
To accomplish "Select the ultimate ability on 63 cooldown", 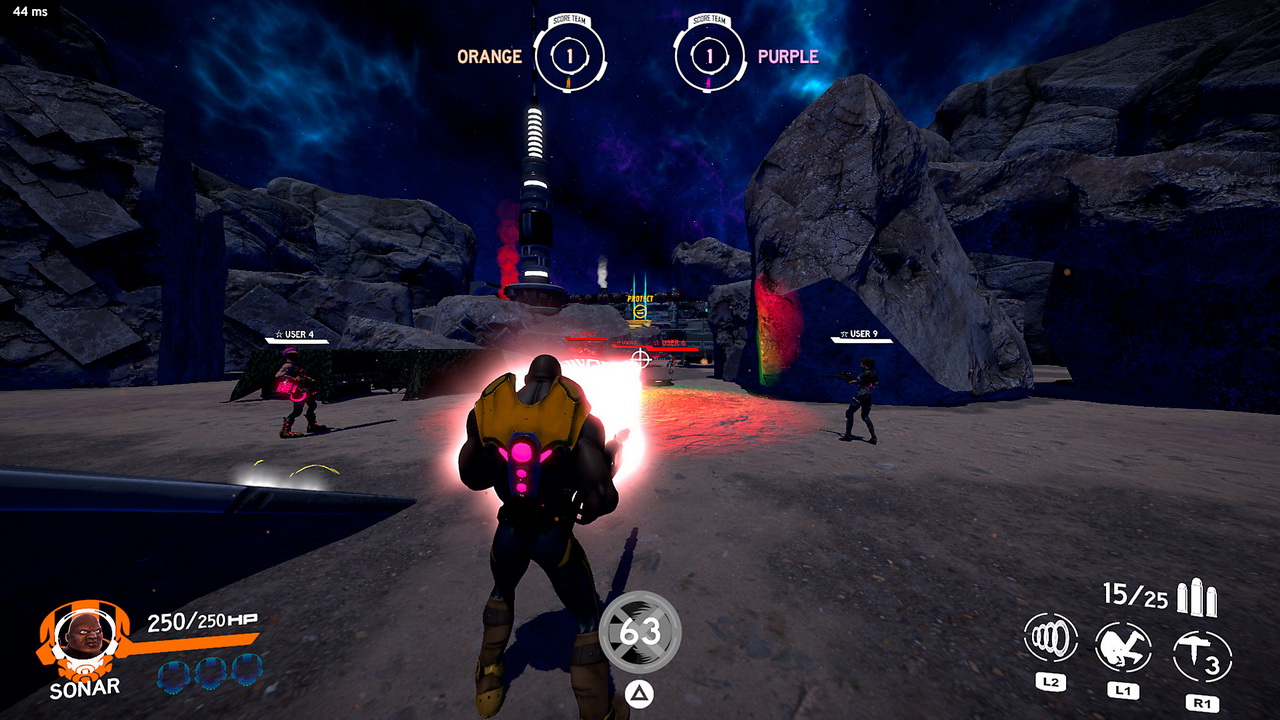I will pos(640,631).
